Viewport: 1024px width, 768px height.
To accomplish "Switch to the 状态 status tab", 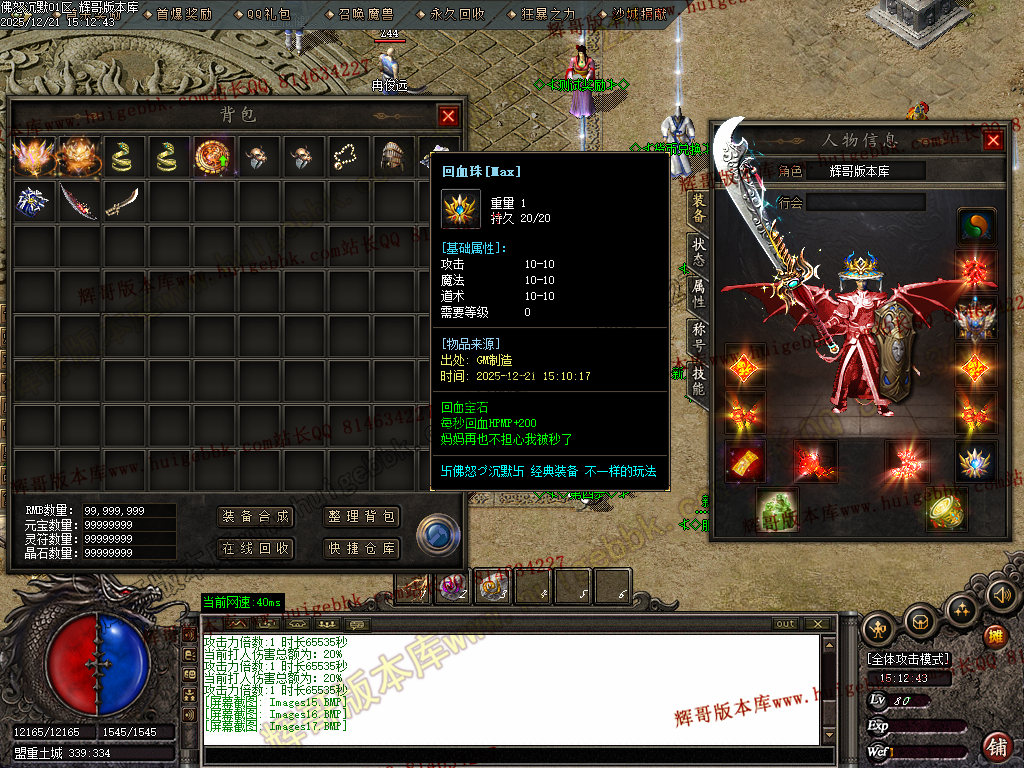I will pyautogui.click(x=698, y=253).
